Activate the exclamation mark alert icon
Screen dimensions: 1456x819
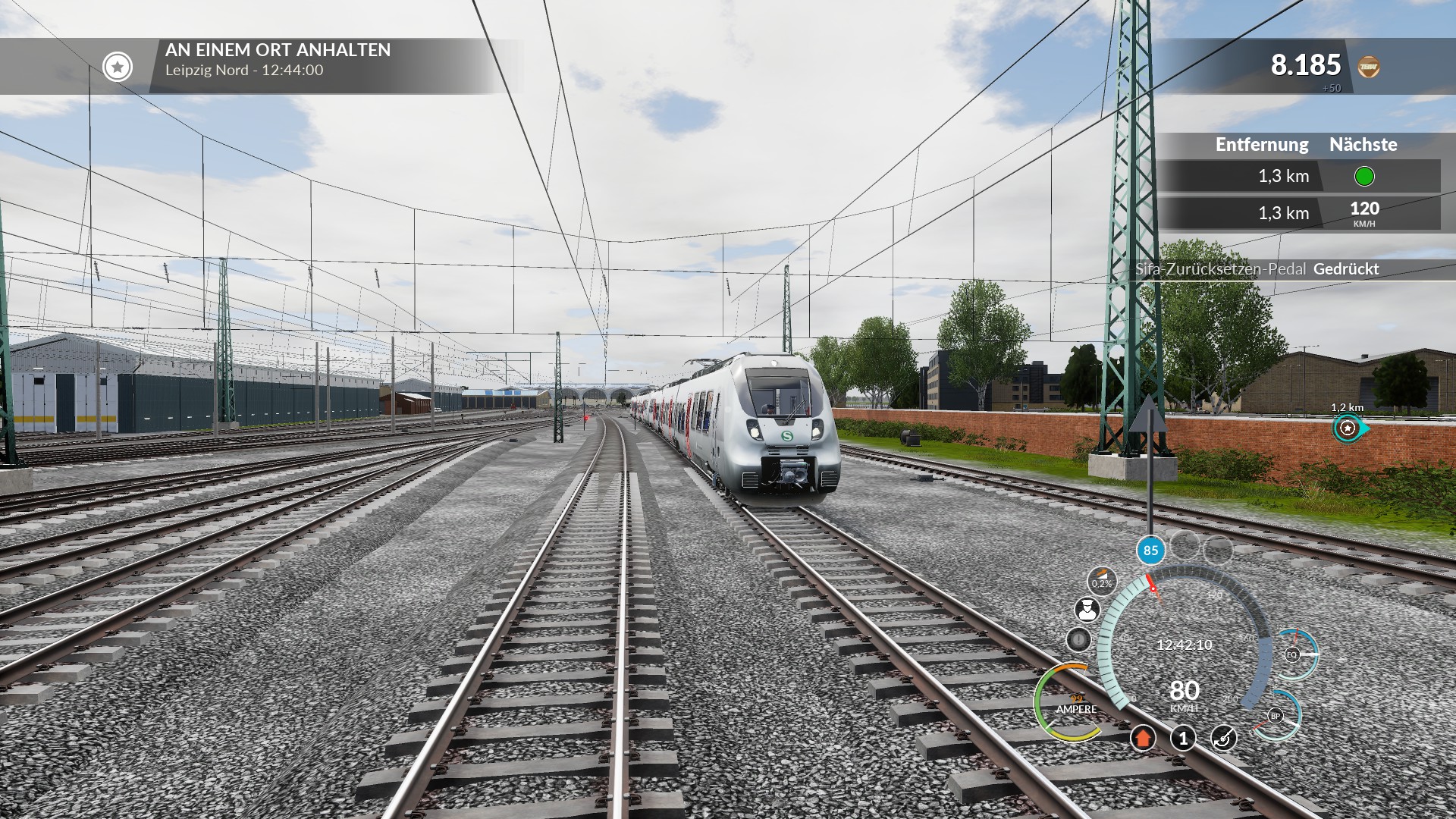tap(1078, 640)
